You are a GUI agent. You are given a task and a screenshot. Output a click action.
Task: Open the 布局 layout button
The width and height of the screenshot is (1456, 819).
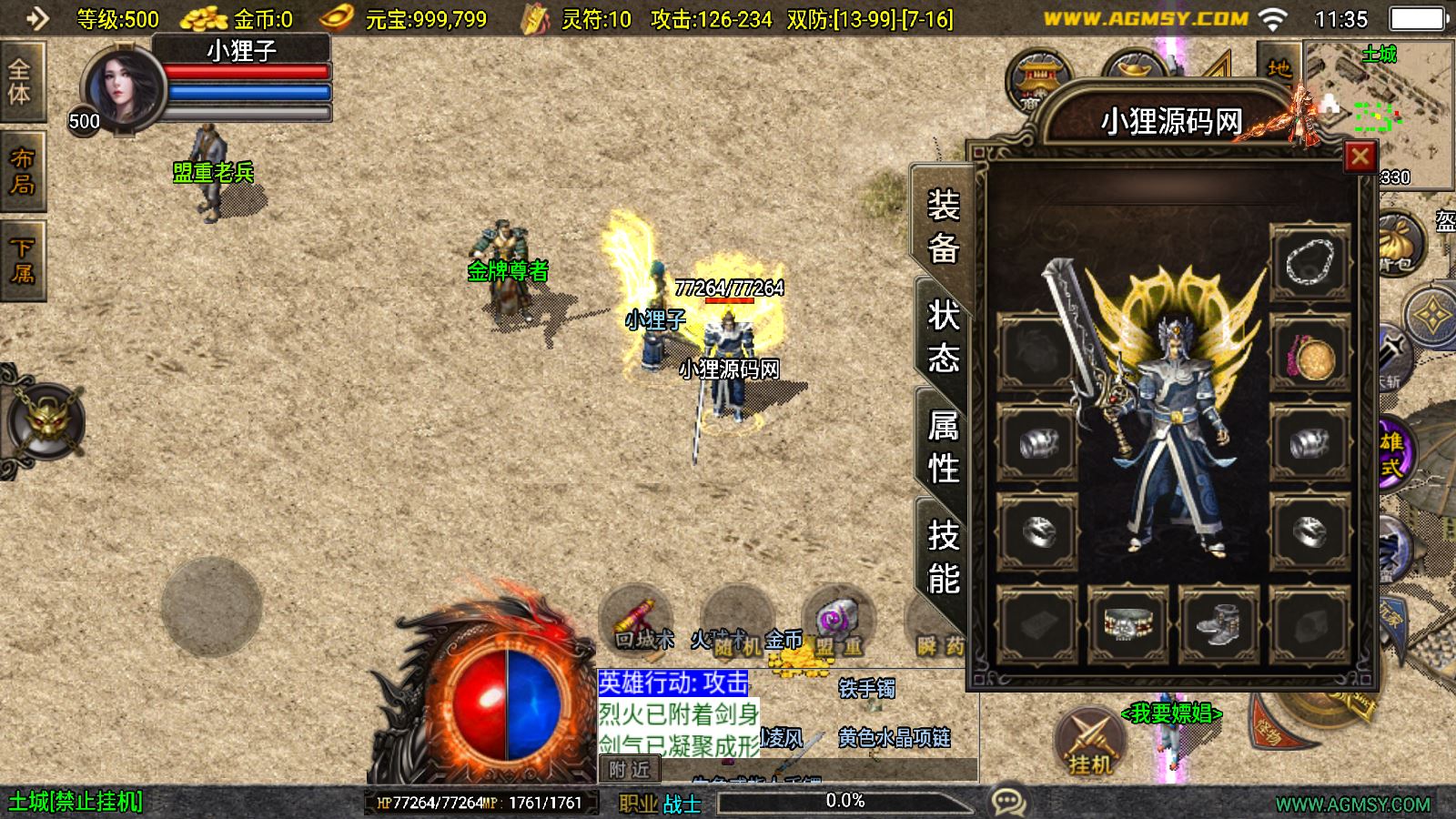click(x=22, y=173)
